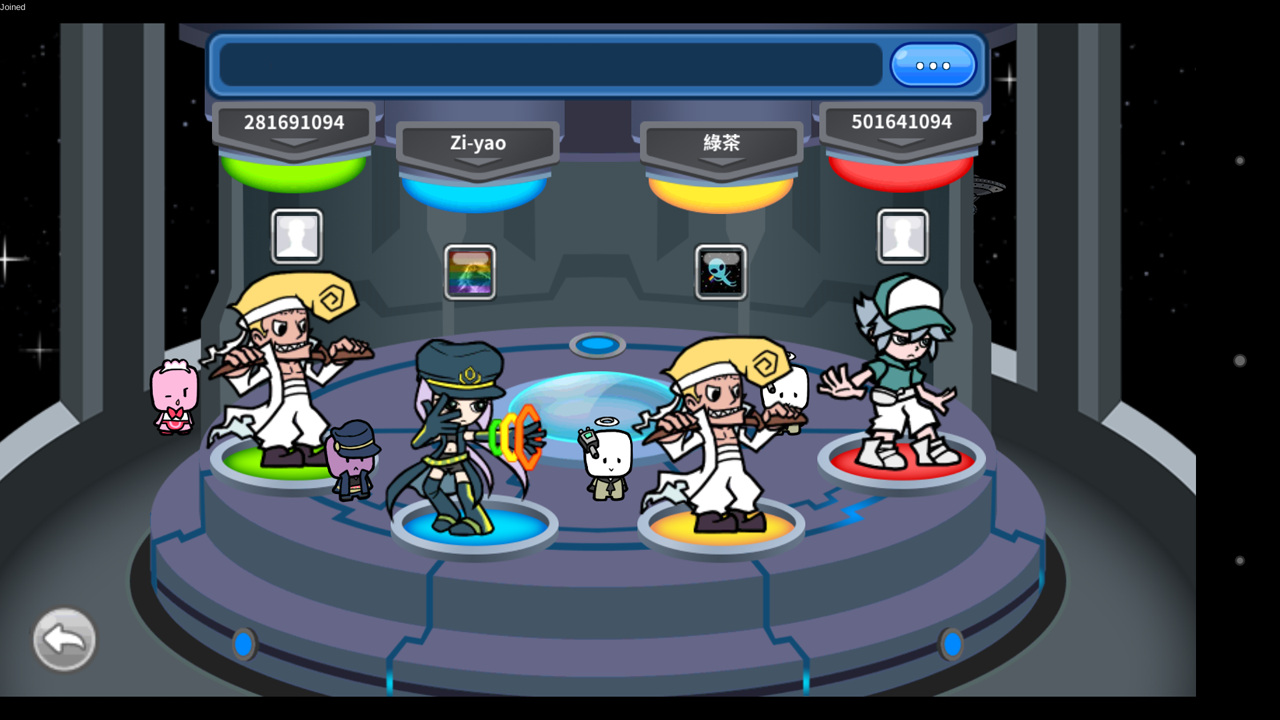
Task: Expand the nameplate labeled 501641094
Action: [899, 122]
